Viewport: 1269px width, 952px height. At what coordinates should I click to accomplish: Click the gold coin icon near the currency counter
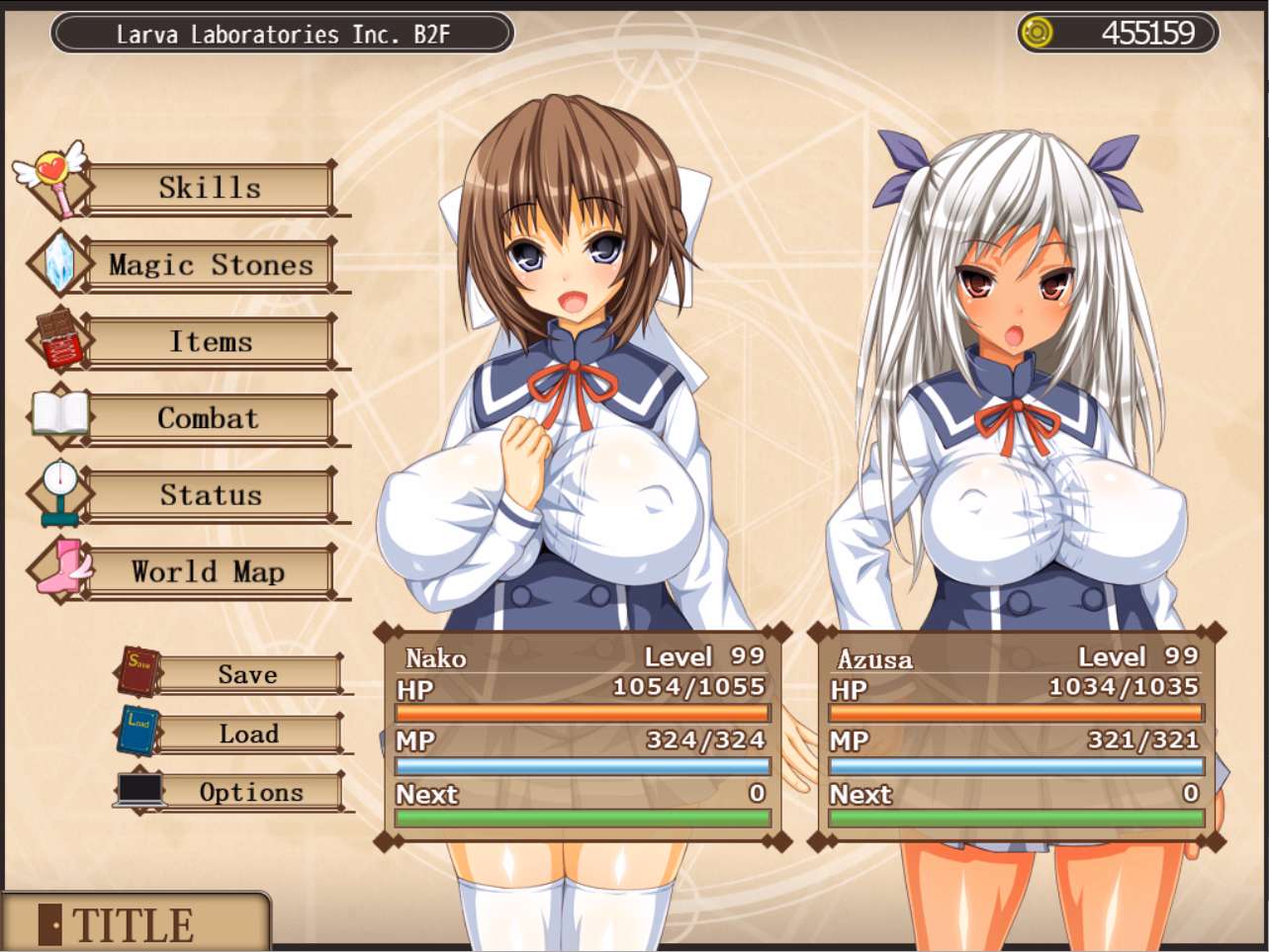click(1035, 32)
